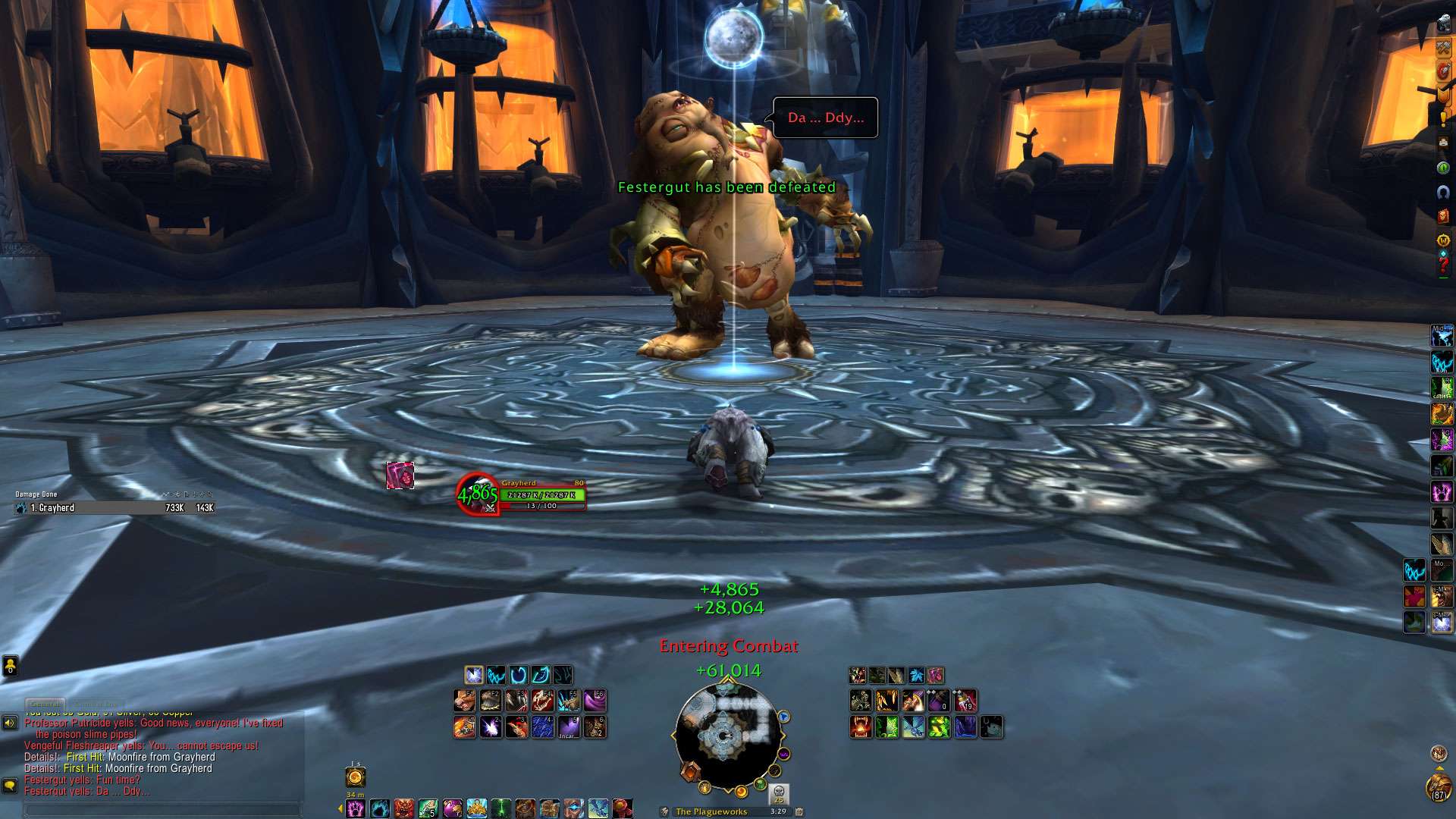Select the Grayherd row in Damage Done
The image size is (1456, 819).
[x=114, y=508]
